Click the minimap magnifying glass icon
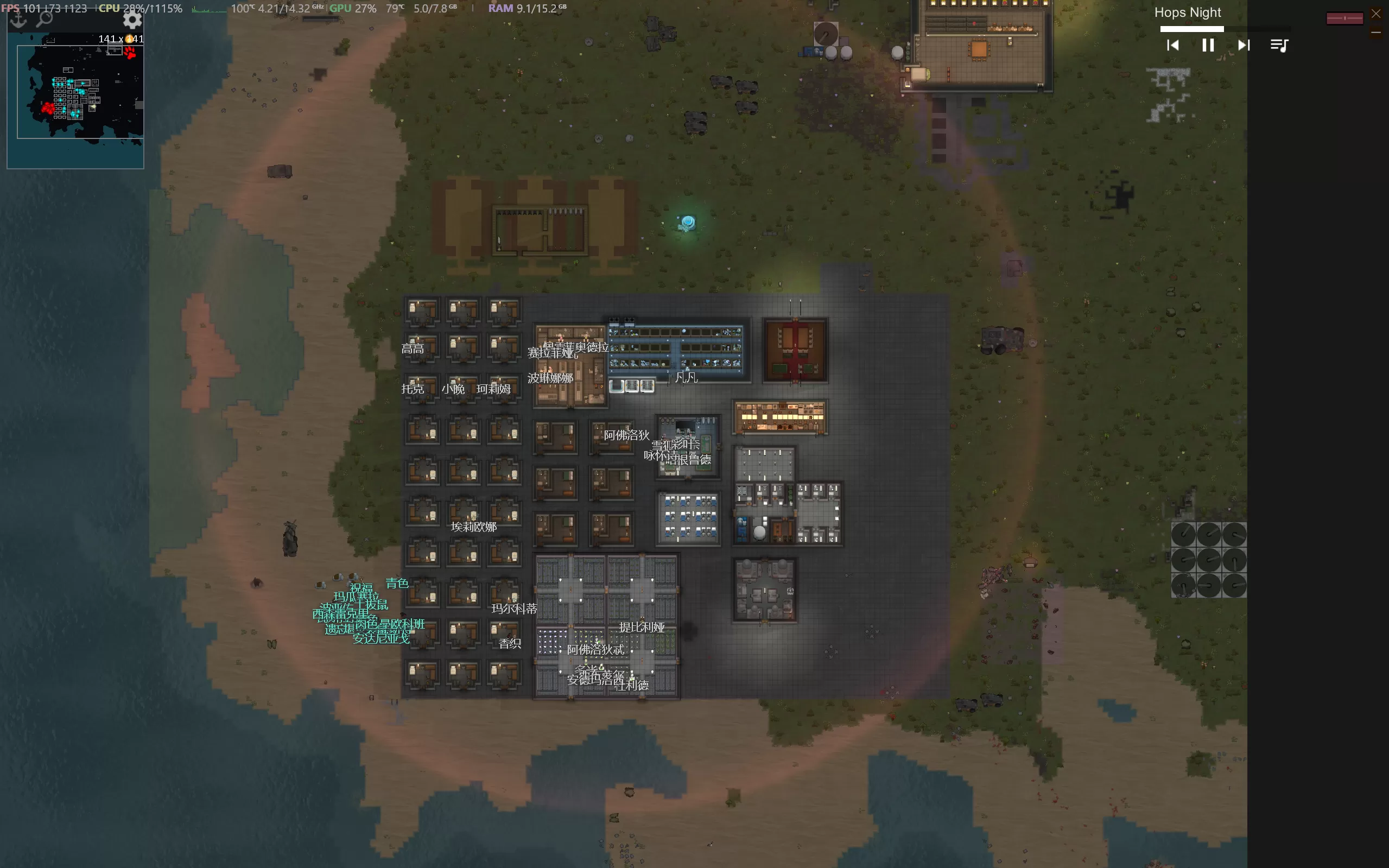 pos(45,19)
